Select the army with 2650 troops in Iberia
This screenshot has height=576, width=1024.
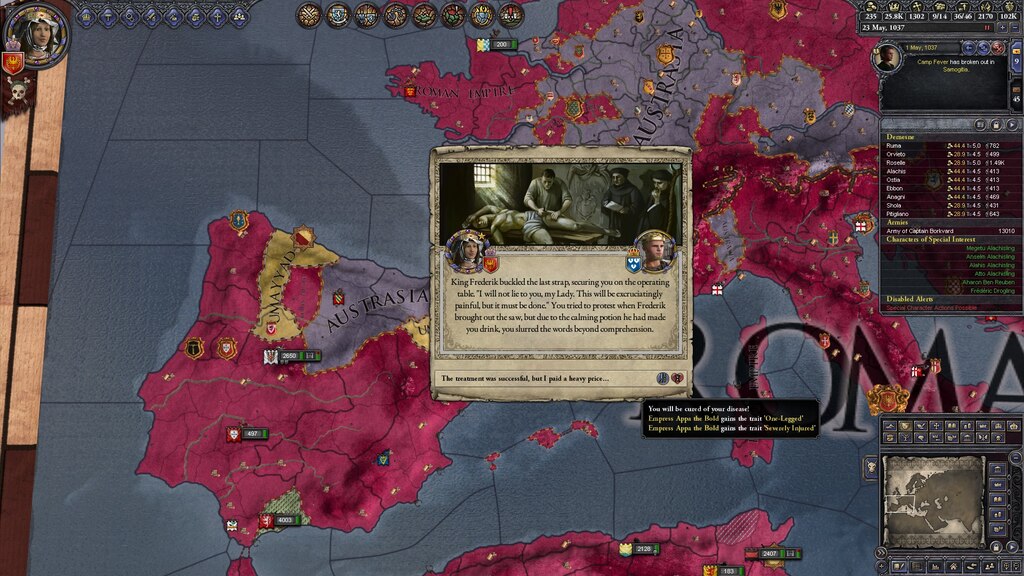click(x=289, y=356)
